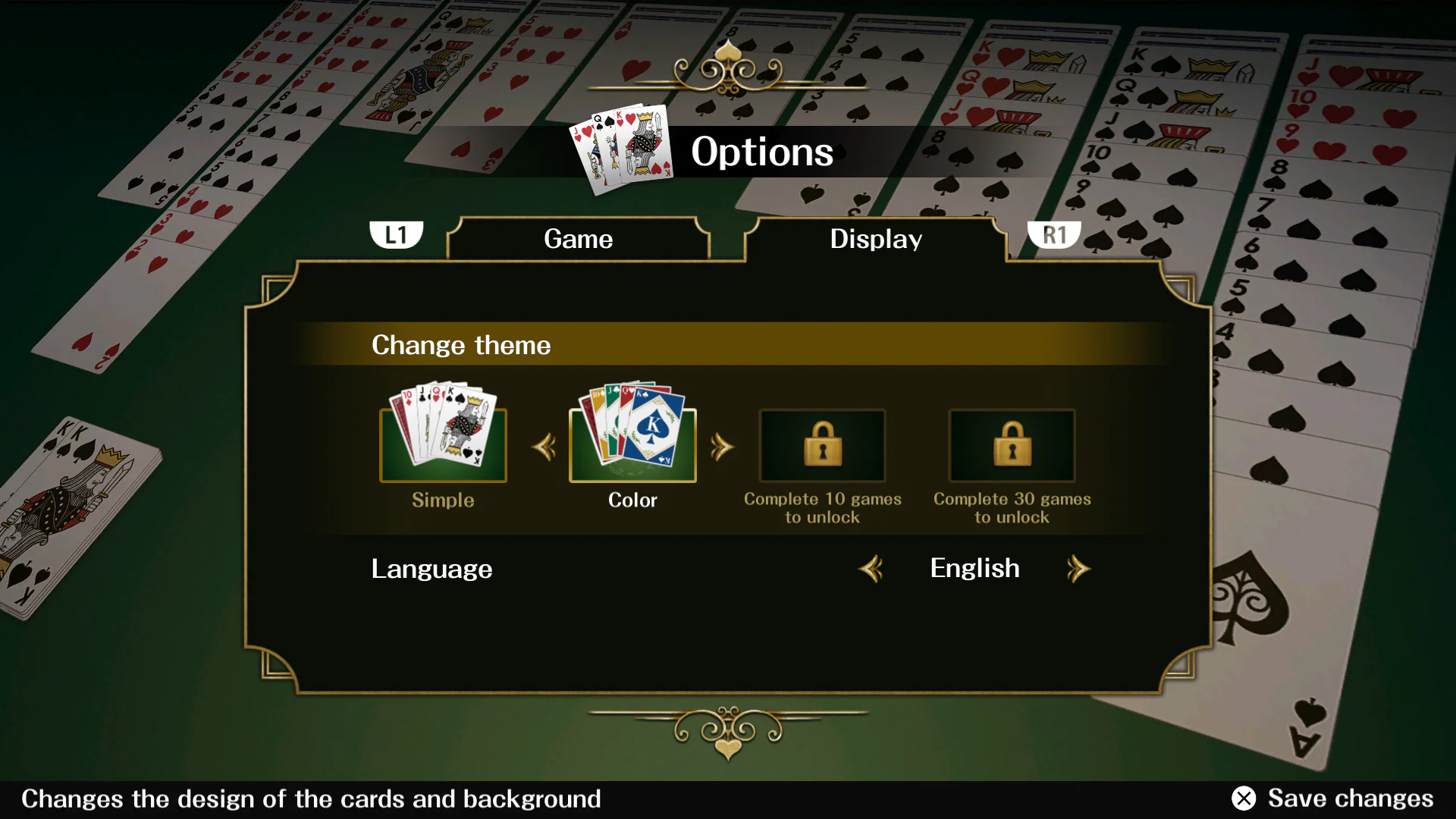This screenshot has height=819, width=1456.
Task: Click the Language setting label
Action: coord(431,569)
